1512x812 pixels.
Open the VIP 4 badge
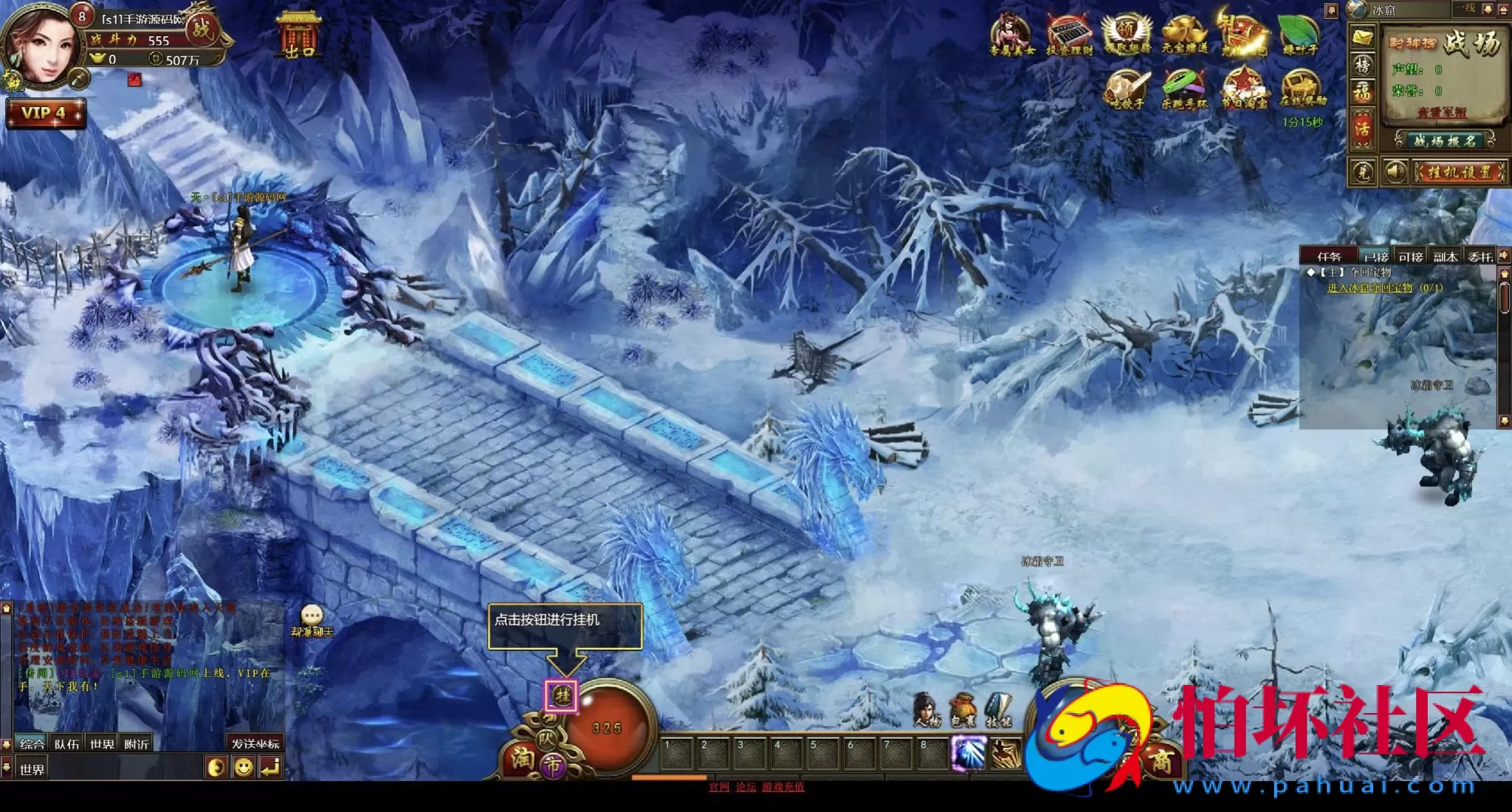(44, 113)
